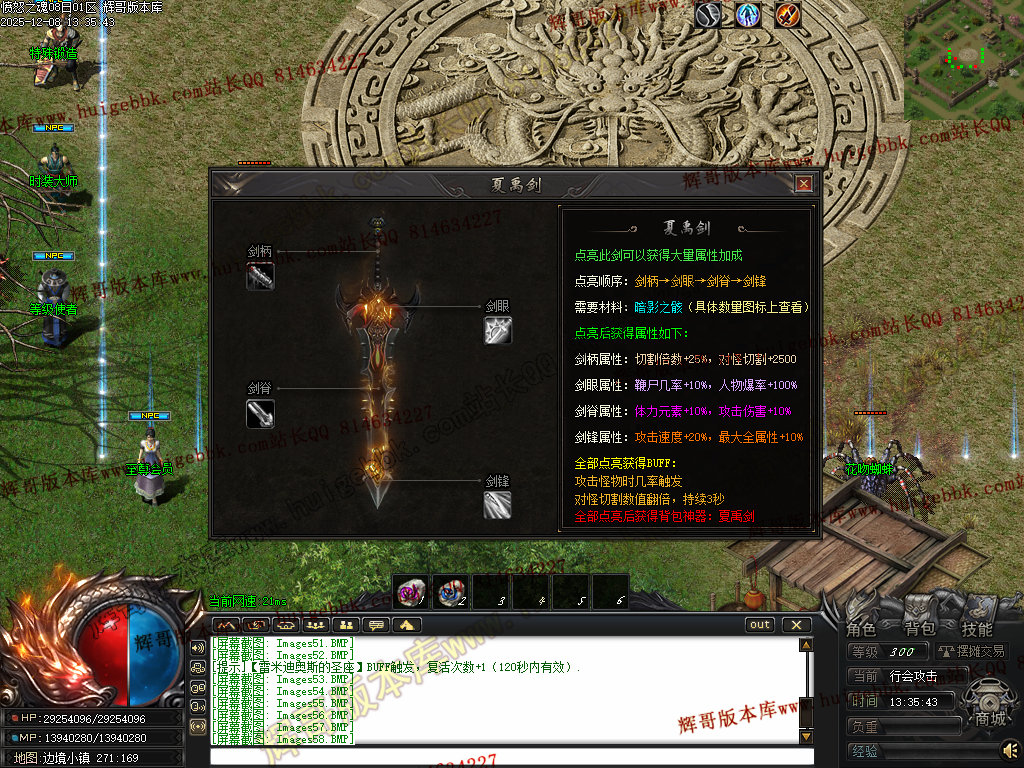1024x768 pixels.
Task: Use the item in hotbar slot 1
Action: pyautogui.click(x=410, y=592)
